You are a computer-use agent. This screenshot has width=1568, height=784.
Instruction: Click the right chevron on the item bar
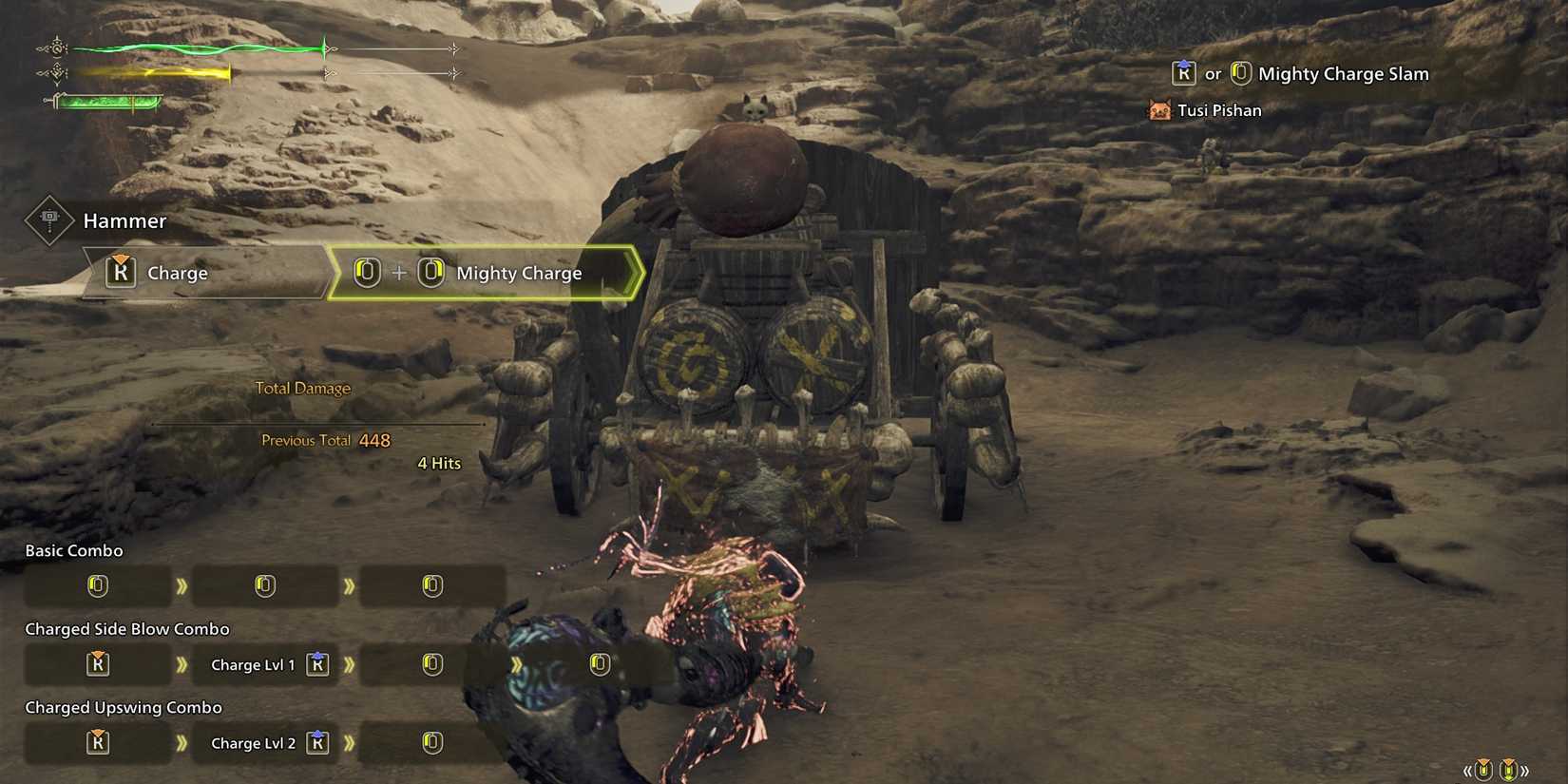(1525, 770)
